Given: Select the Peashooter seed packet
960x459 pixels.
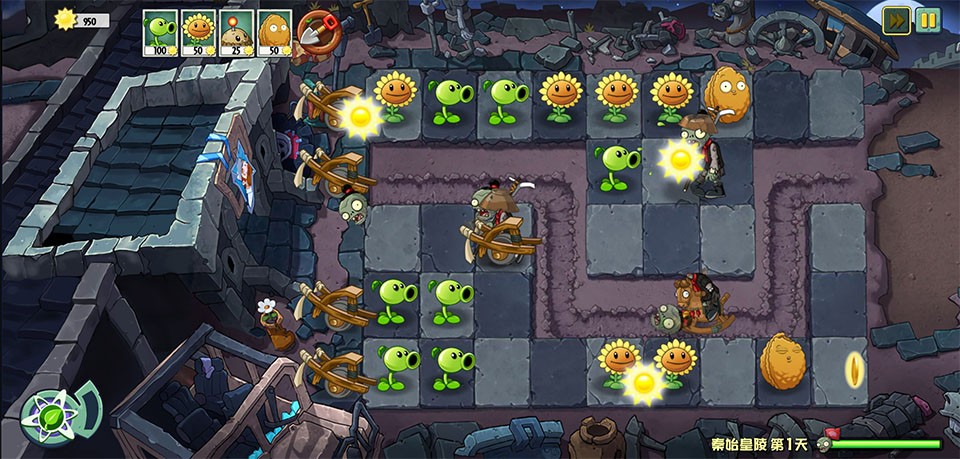Looking at the screenshot, I should pyautogui.click(x=160, y=33).
